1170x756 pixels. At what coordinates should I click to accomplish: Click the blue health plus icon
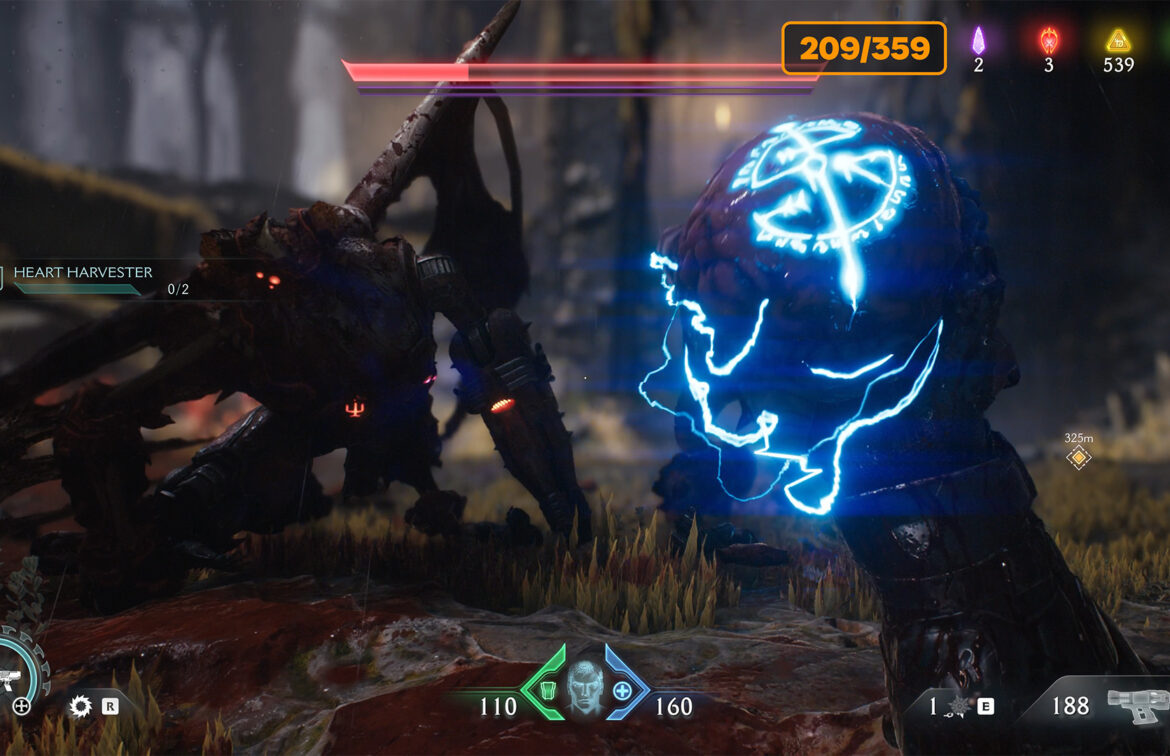click(623, 691)
